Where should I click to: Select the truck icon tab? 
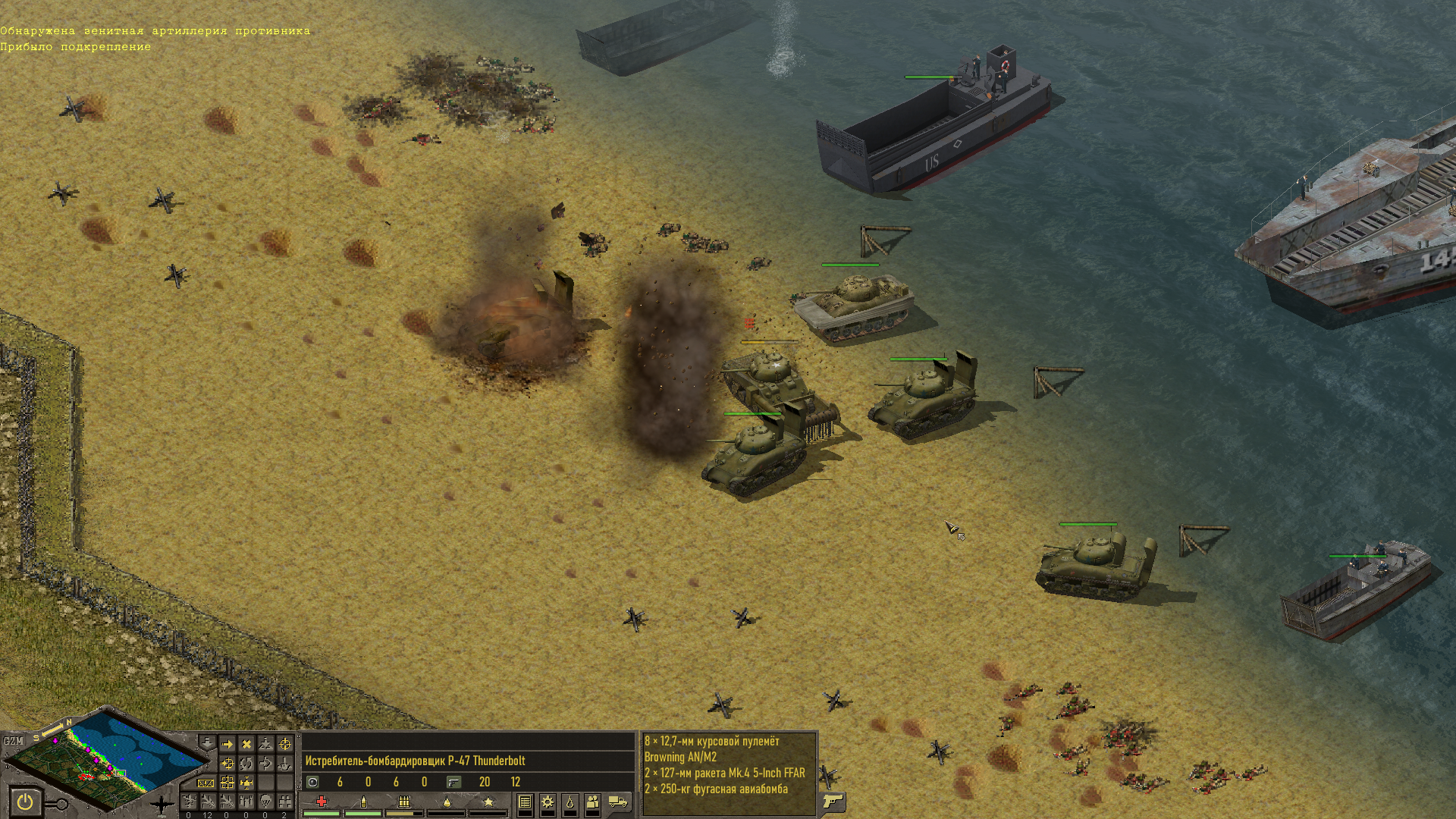[x=618, y=802]
